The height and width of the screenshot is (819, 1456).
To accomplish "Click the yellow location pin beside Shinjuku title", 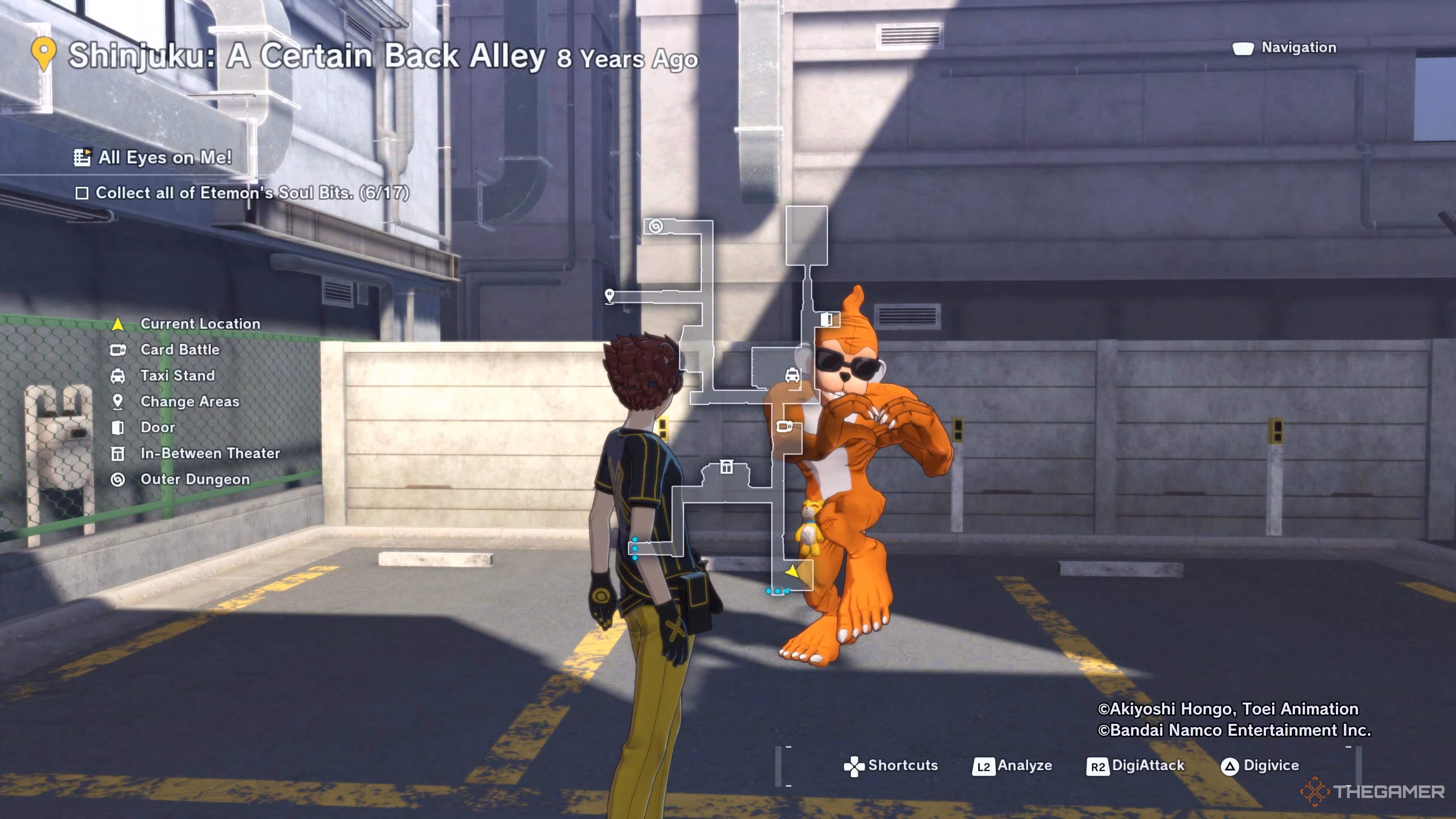I will coord(44,54).
